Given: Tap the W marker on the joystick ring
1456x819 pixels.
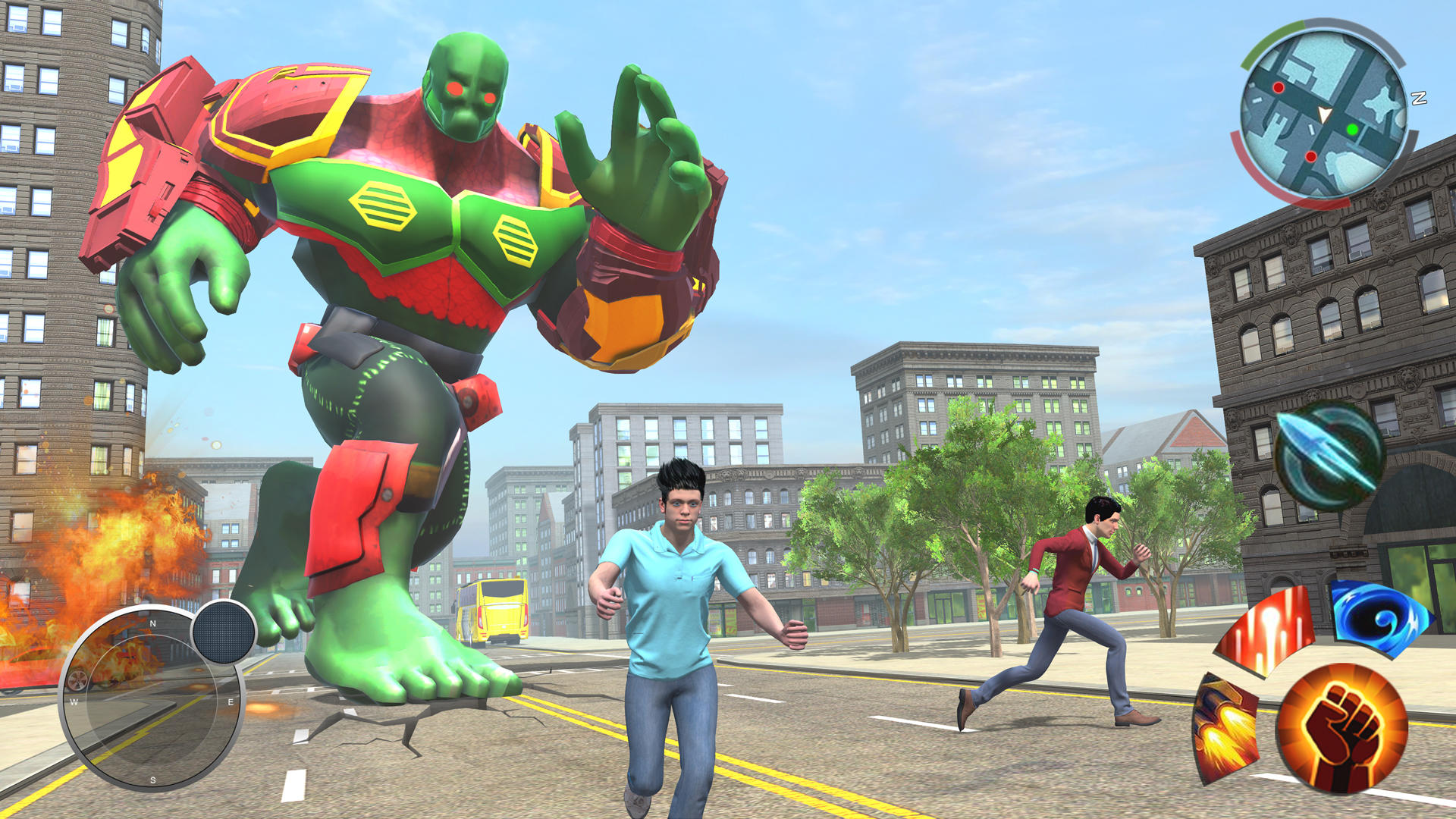Looking at the screenshot, I should pos(74,702).
